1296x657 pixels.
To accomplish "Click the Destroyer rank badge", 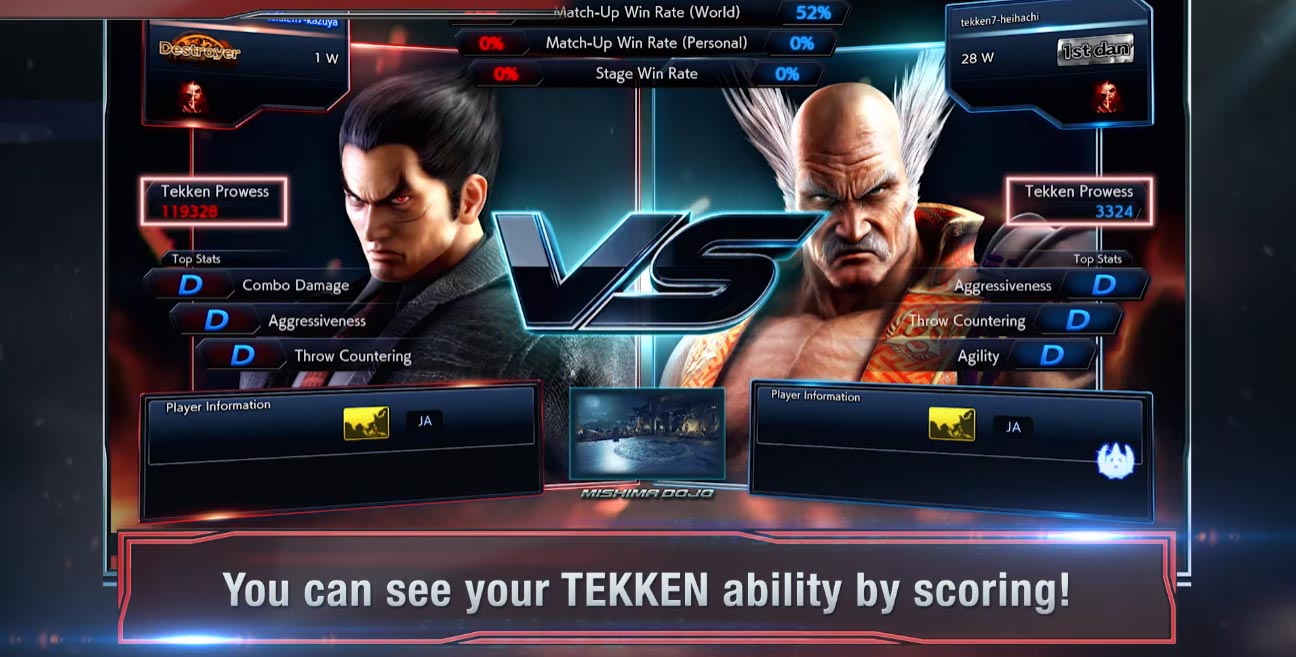I will pos(200,50).
